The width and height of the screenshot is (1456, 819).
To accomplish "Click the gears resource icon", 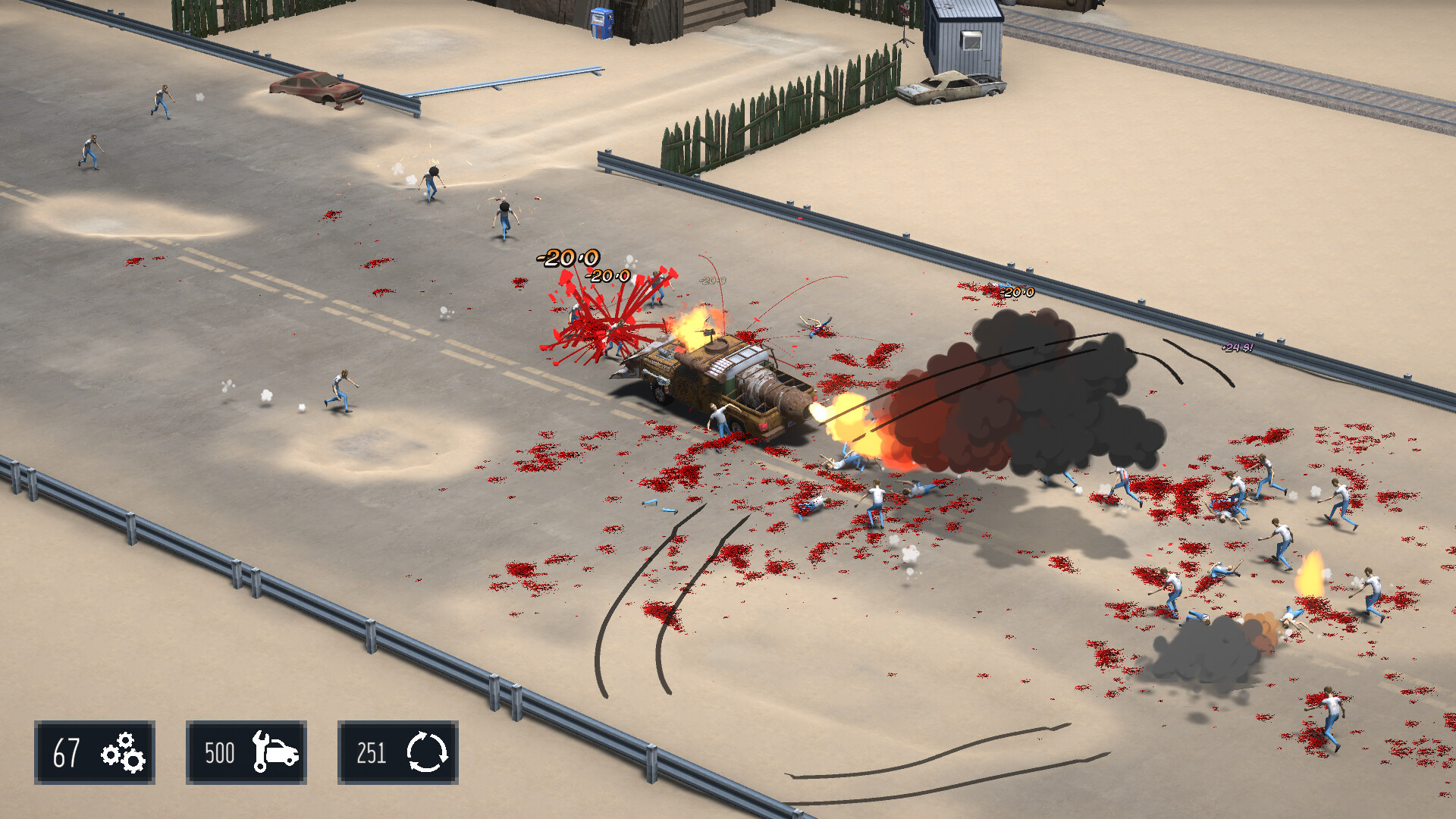I will coord(121,753).
